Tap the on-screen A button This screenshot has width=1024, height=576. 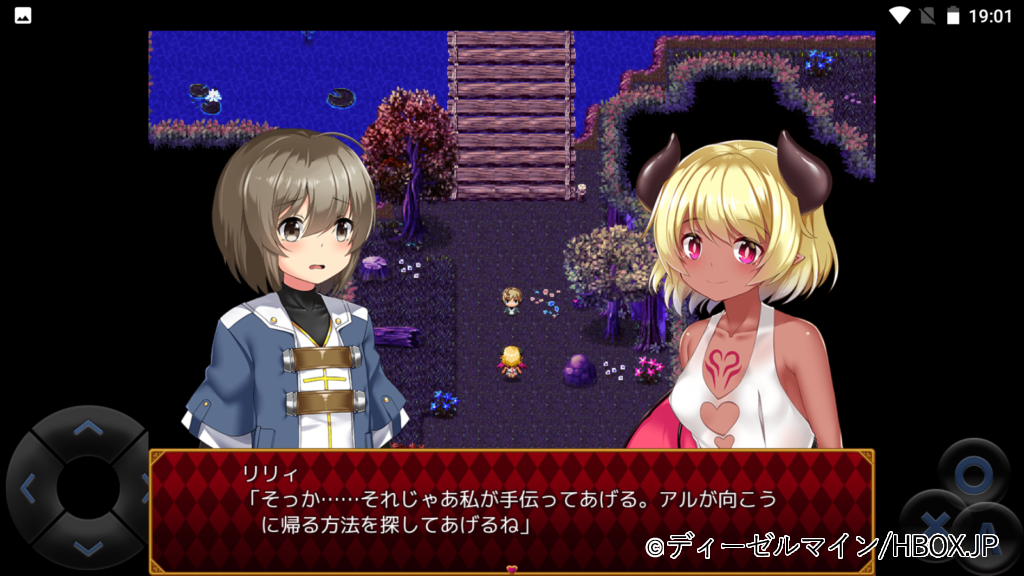click(988, 537)
